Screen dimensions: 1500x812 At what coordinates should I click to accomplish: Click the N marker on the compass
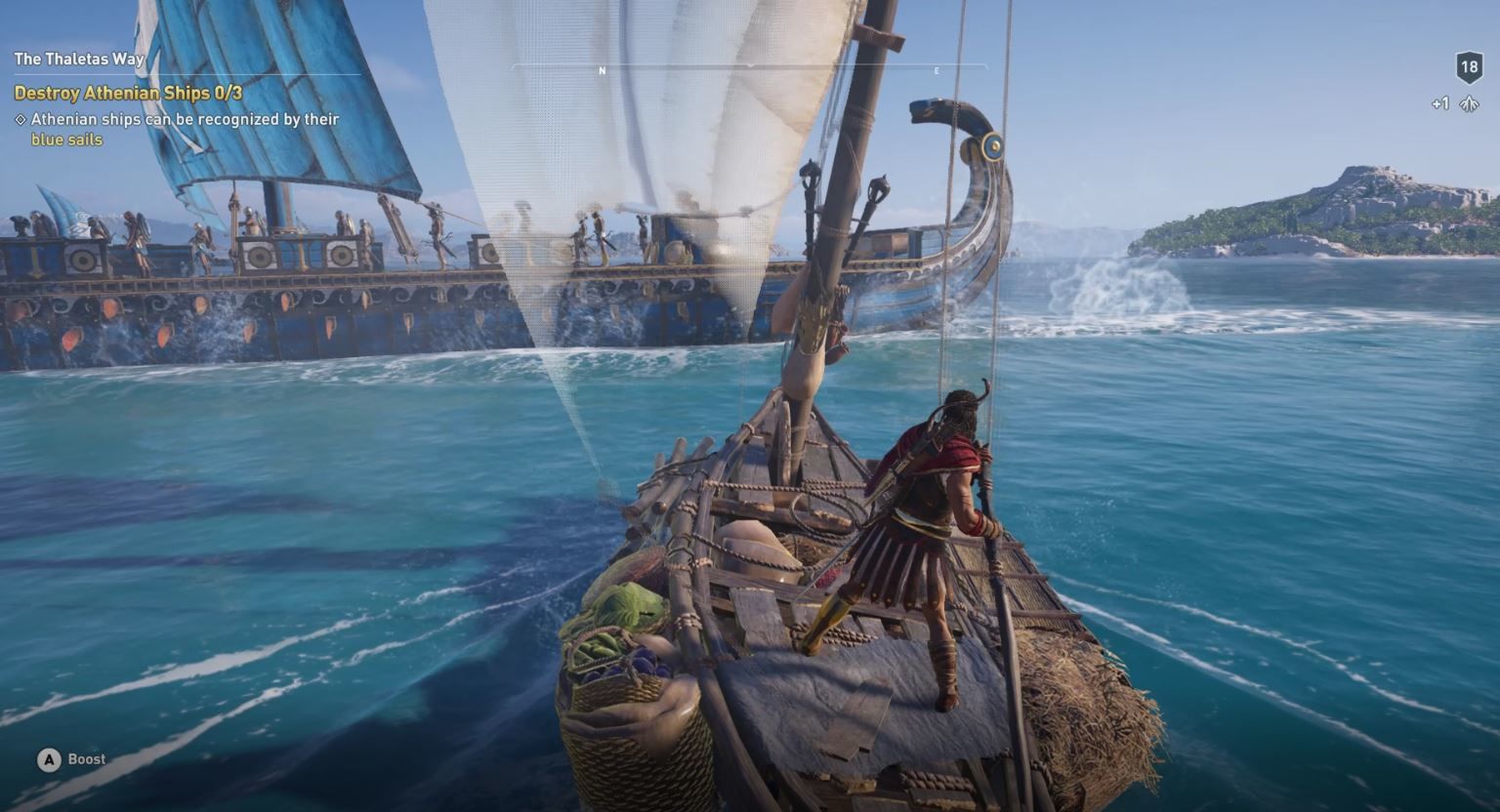pyautogui.click(x=602, y=68)
